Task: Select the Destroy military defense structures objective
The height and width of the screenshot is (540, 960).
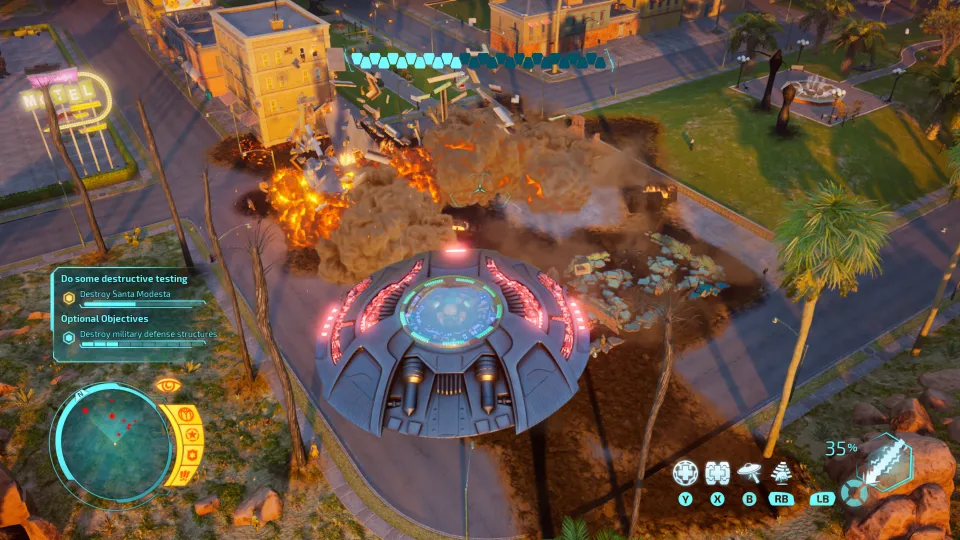Action: point(140,335)
